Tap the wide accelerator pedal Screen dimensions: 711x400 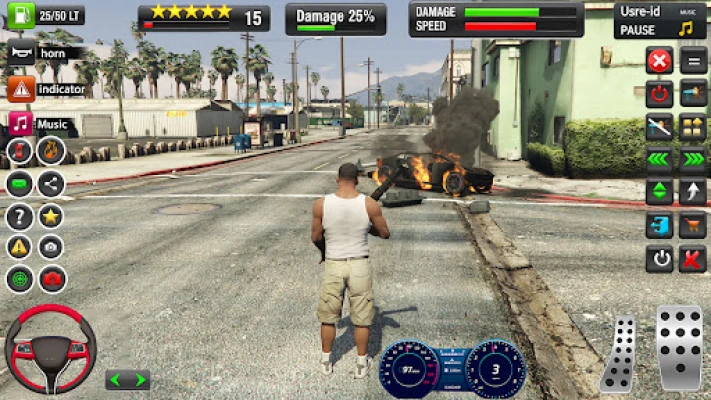pyautogui.click(x=679, y=347)
